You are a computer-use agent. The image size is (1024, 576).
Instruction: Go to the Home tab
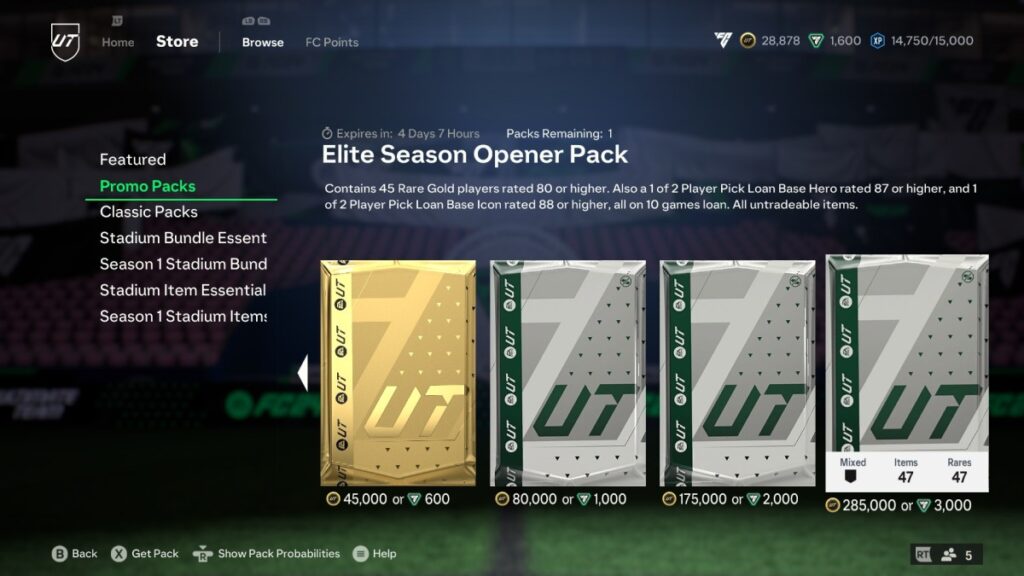click(x=118, y=42)
